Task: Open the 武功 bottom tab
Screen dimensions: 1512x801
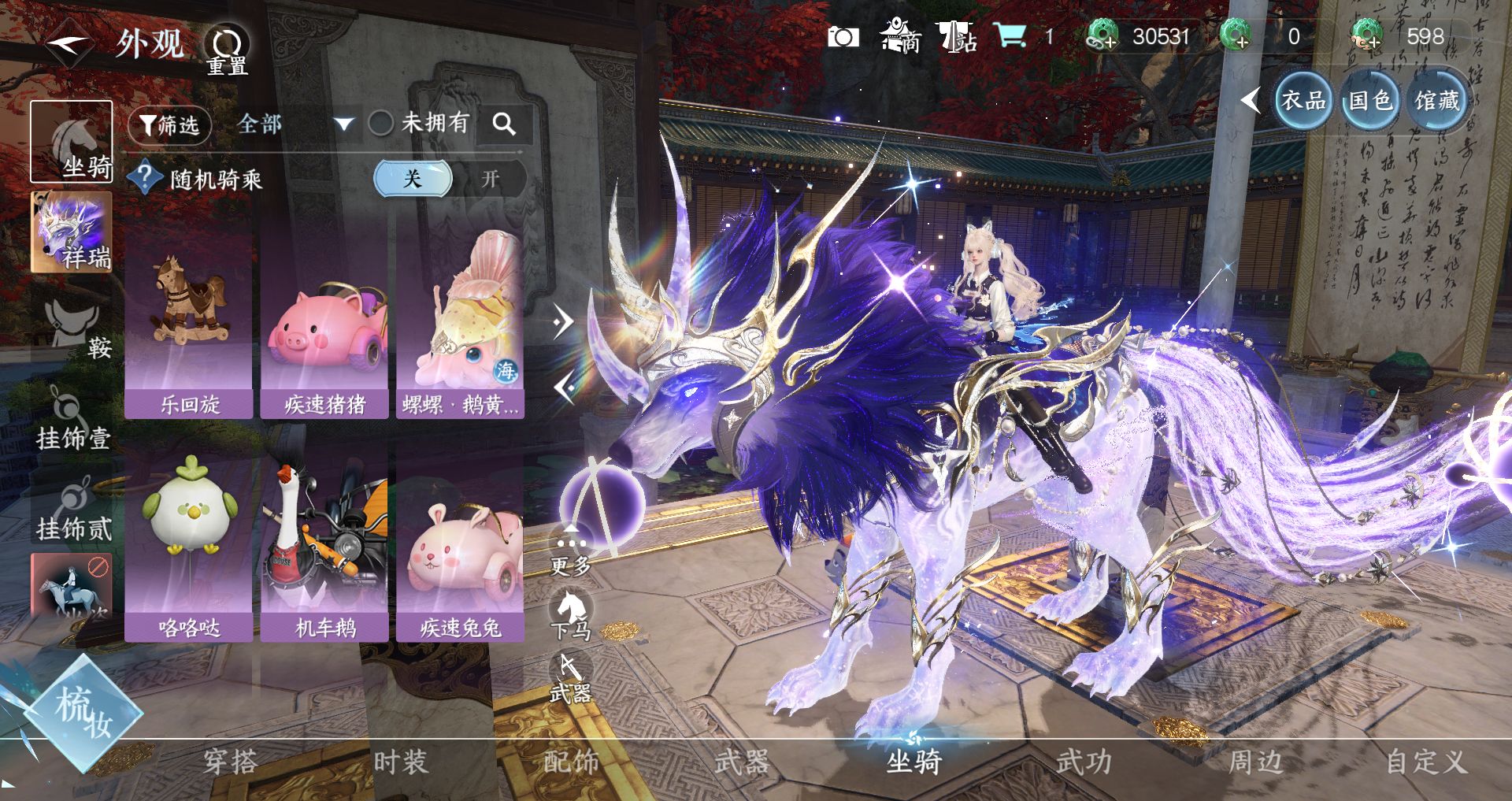Action: 1084,762
